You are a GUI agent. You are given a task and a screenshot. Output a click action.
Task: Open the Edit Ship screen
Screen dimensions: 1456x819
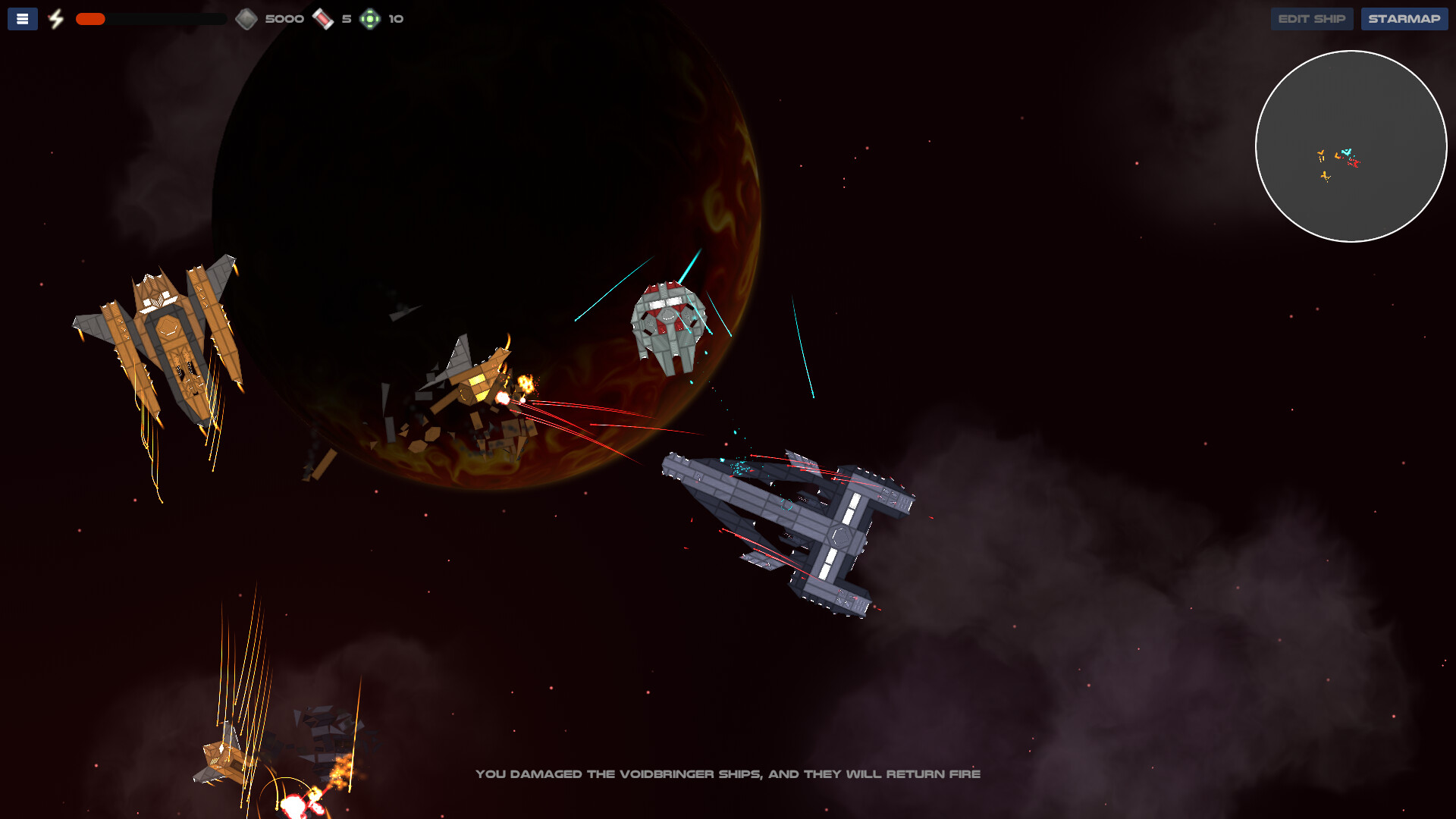(1311, 18)
